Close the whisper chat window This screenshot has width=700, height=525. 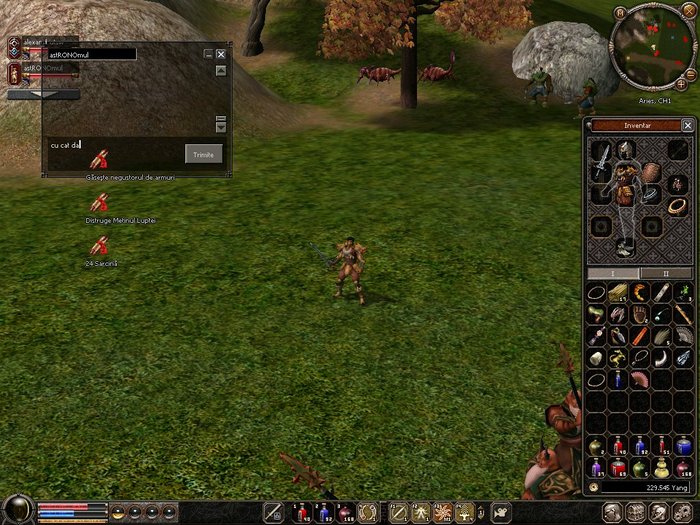pyautogui.click(x=220, y=54)
